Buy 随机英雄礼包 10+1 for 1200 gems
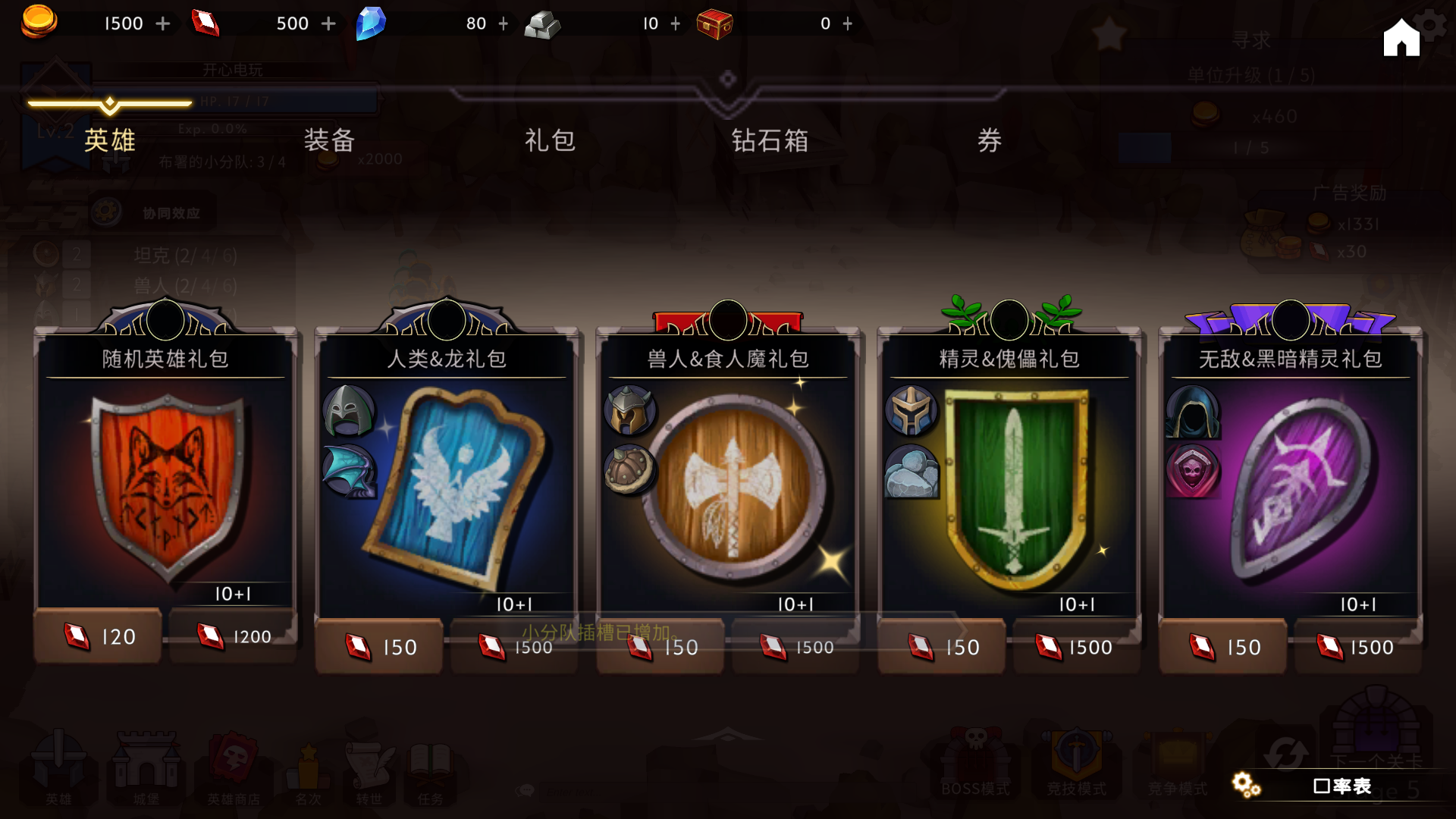Viewport: 1456px width, 819px height. click(233, 636)
